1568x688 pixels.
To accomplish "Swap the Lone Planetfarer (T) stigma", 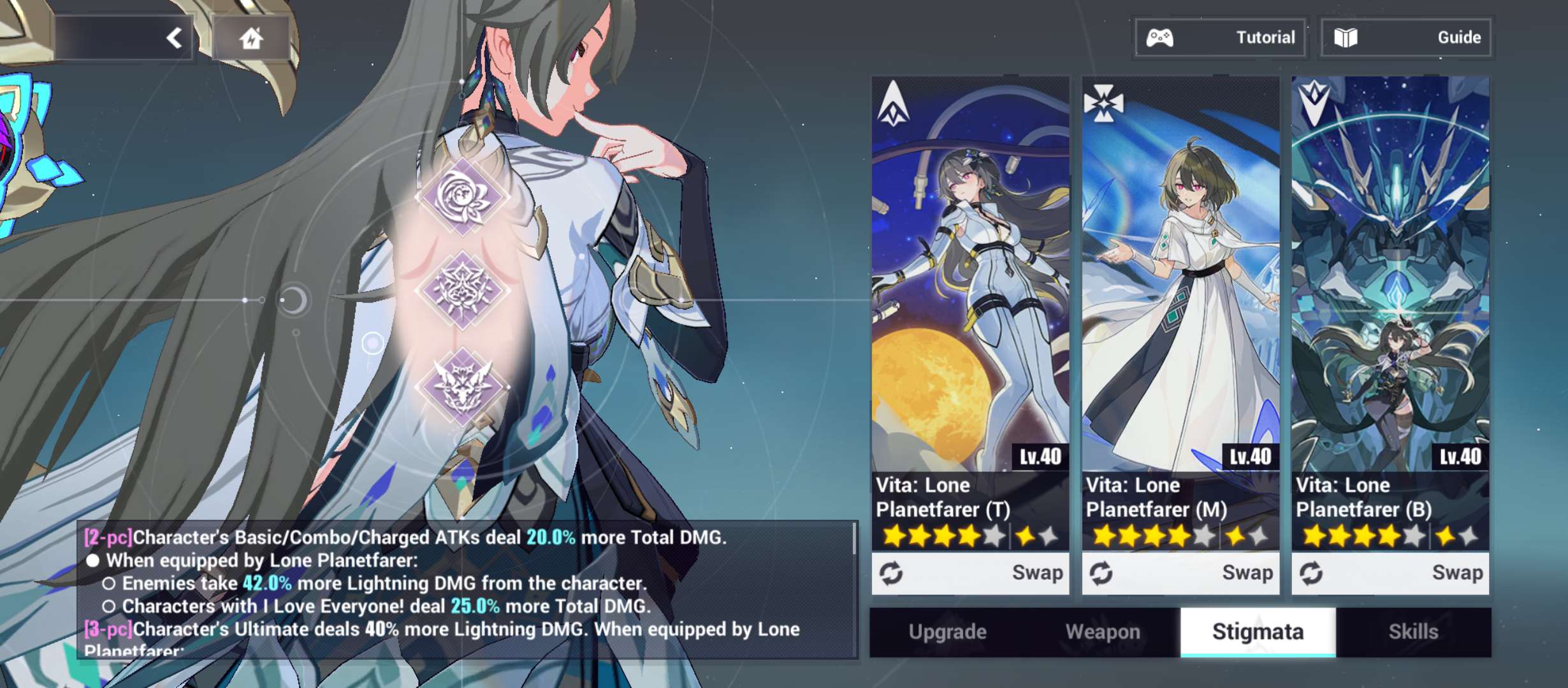I will (x=970, y=573).
